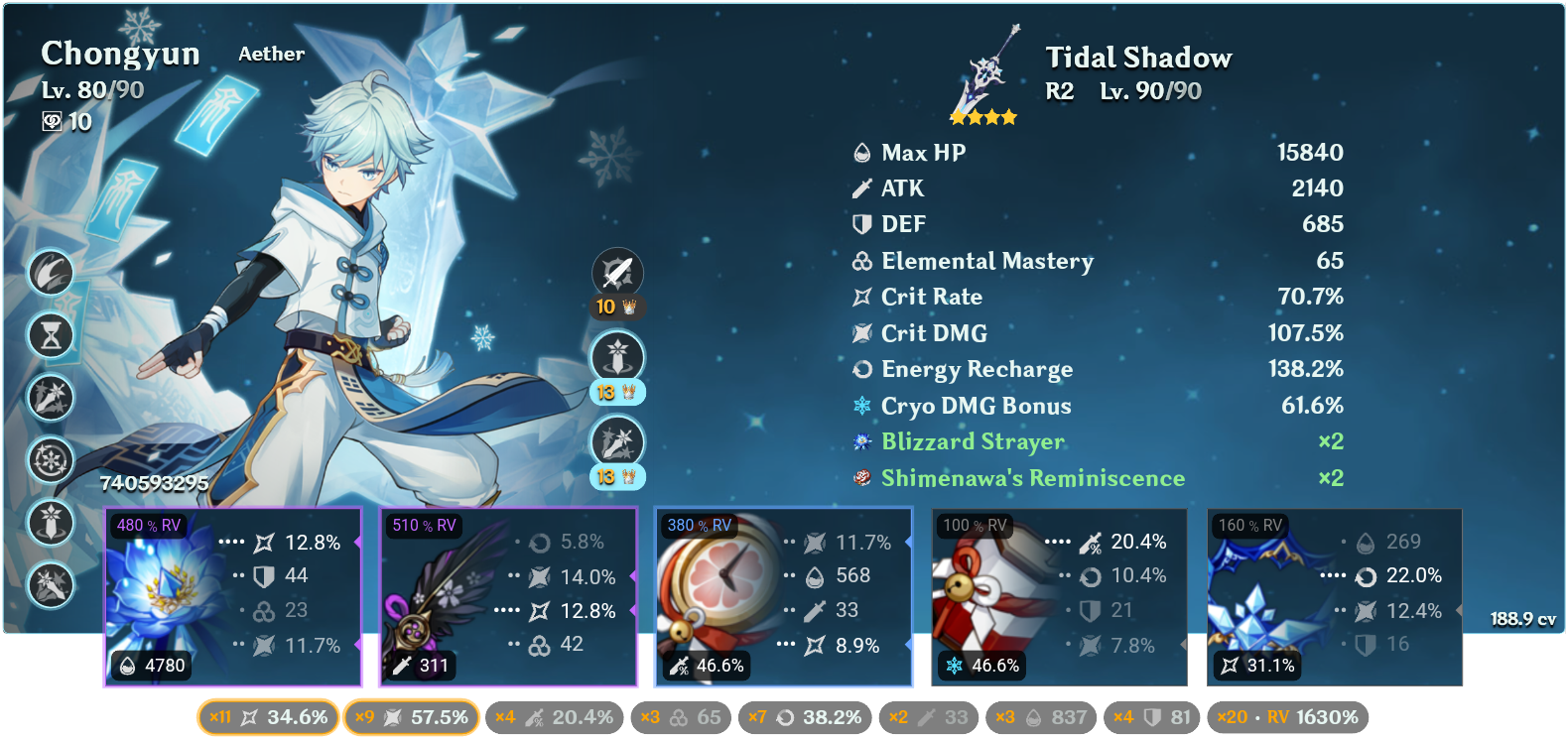Open the snowflake constellation icon
Image resolution: width=1568 pixels, height=741 pixels.
point(52,460)
